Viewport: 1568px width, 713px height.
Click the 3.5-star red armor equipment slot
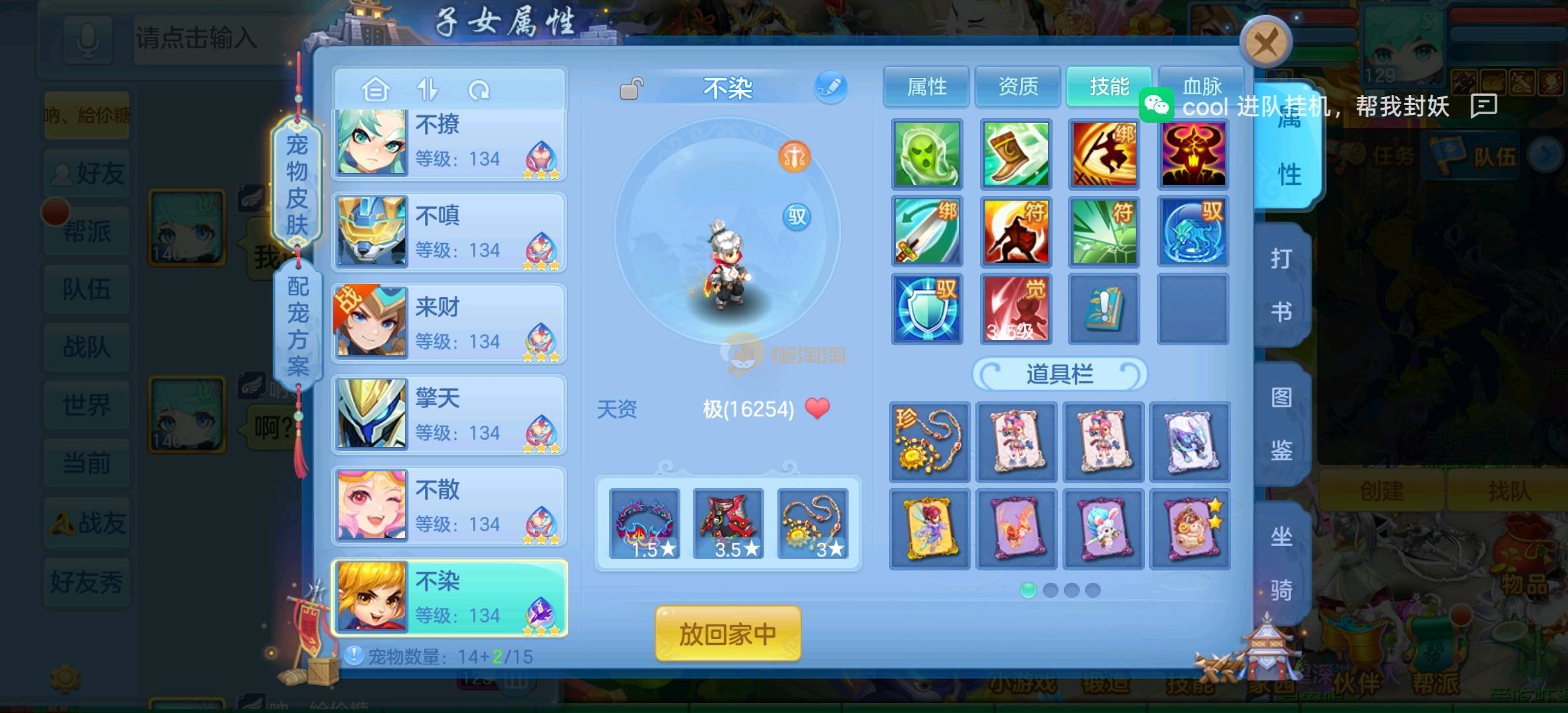(x=729, y=524)
